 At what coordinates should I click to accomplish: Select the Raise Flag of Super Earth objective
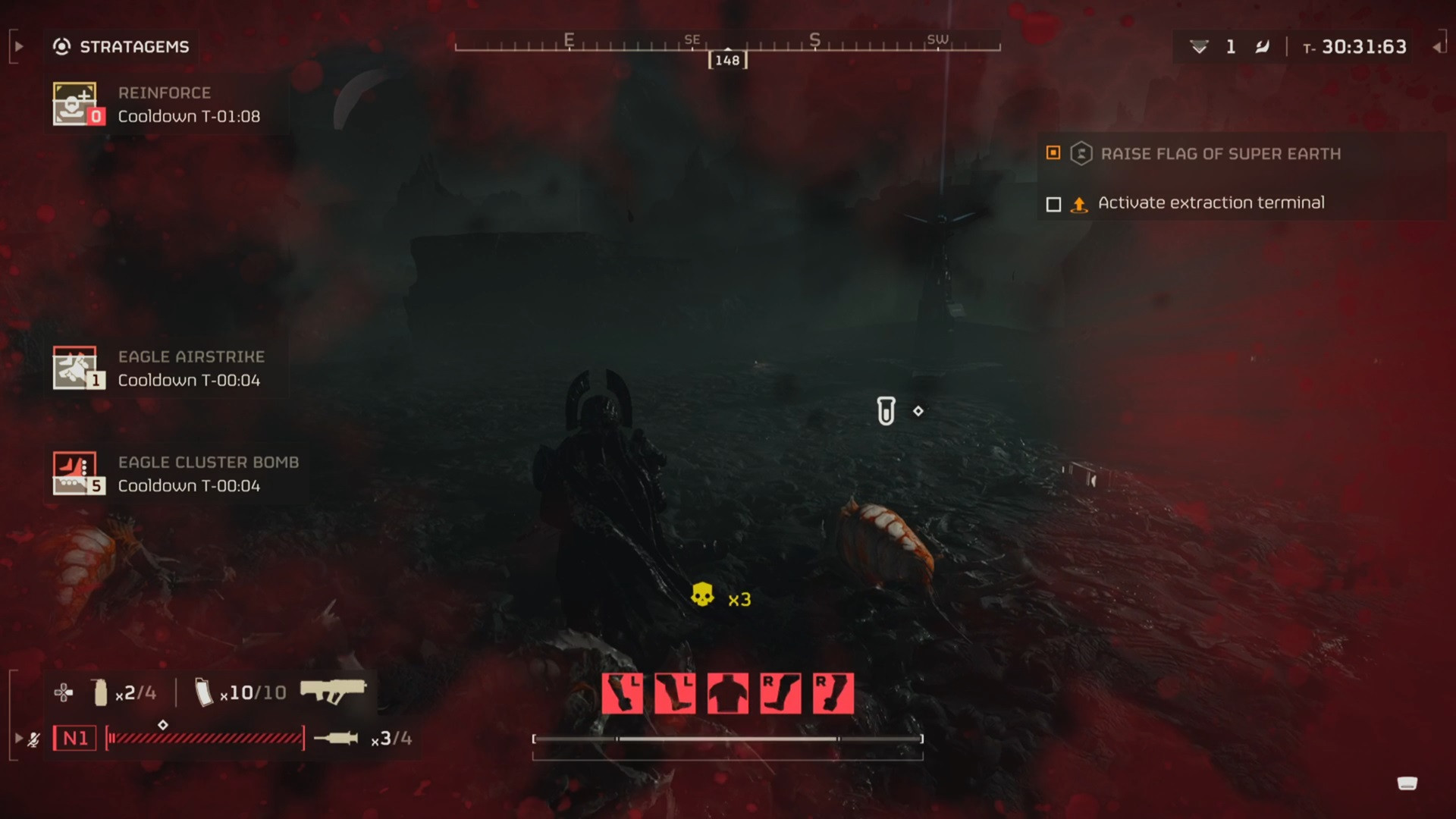(x=1220, y=154)
